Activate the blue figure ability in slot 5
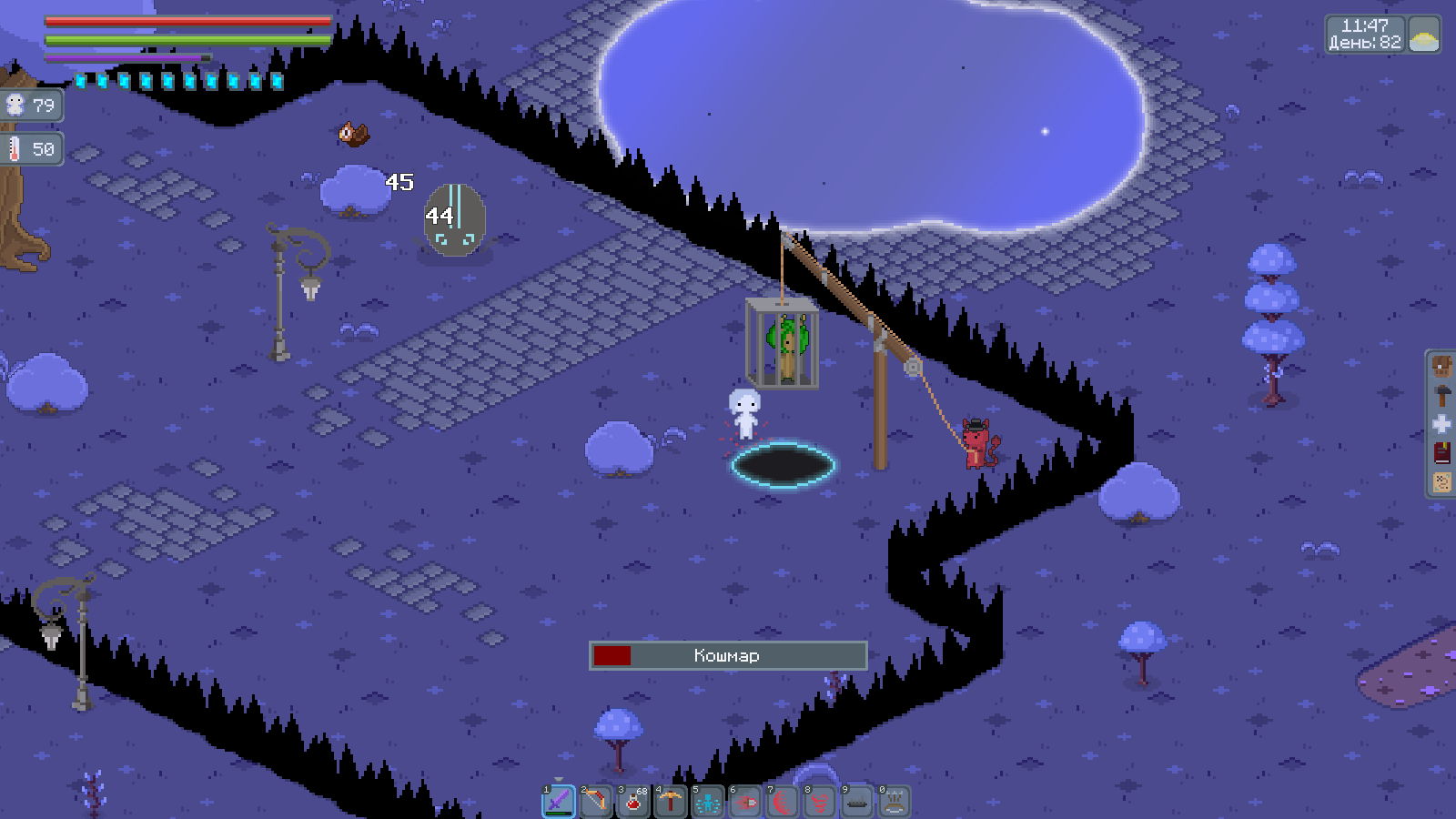Viewport: 1456px width, 819px height. [x=708, y=802]
